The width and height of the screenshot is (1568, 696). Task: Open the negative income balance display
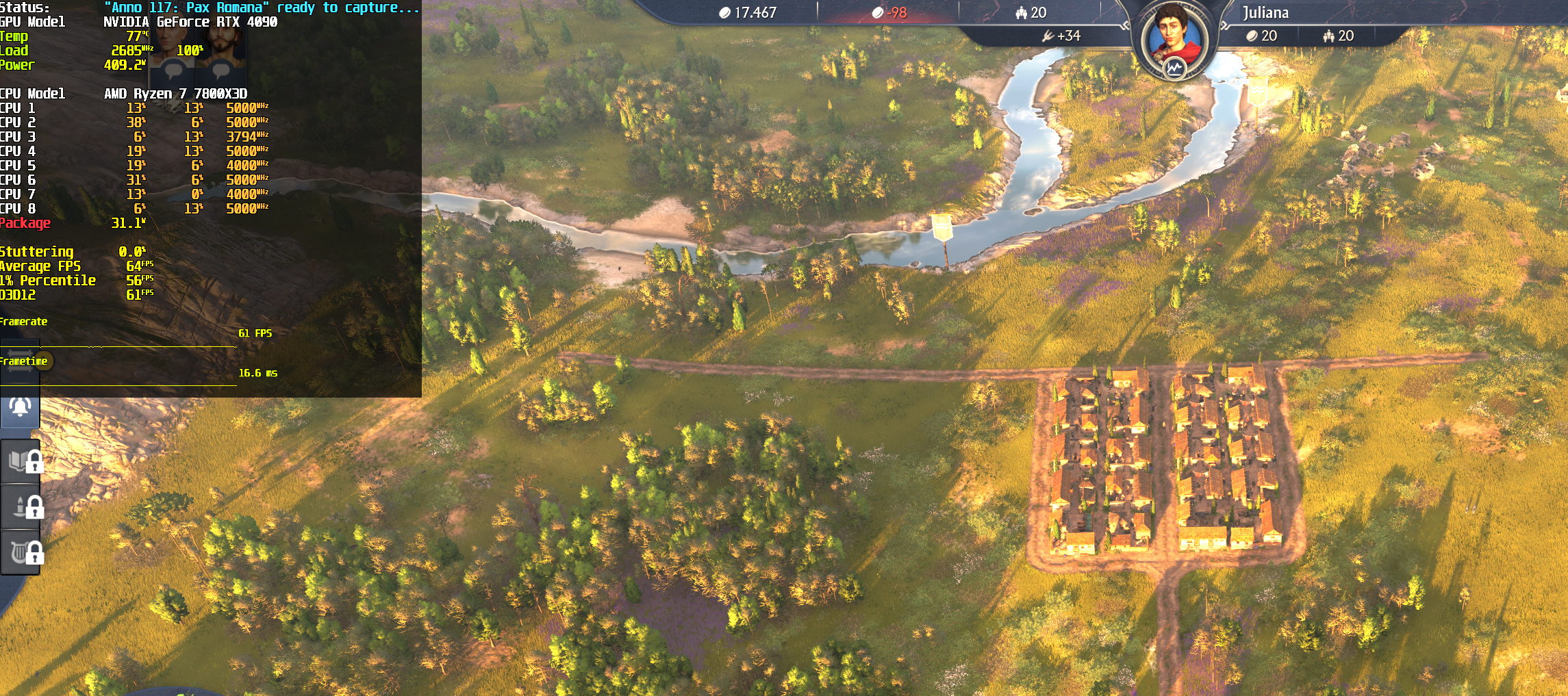tap(889, 13)
